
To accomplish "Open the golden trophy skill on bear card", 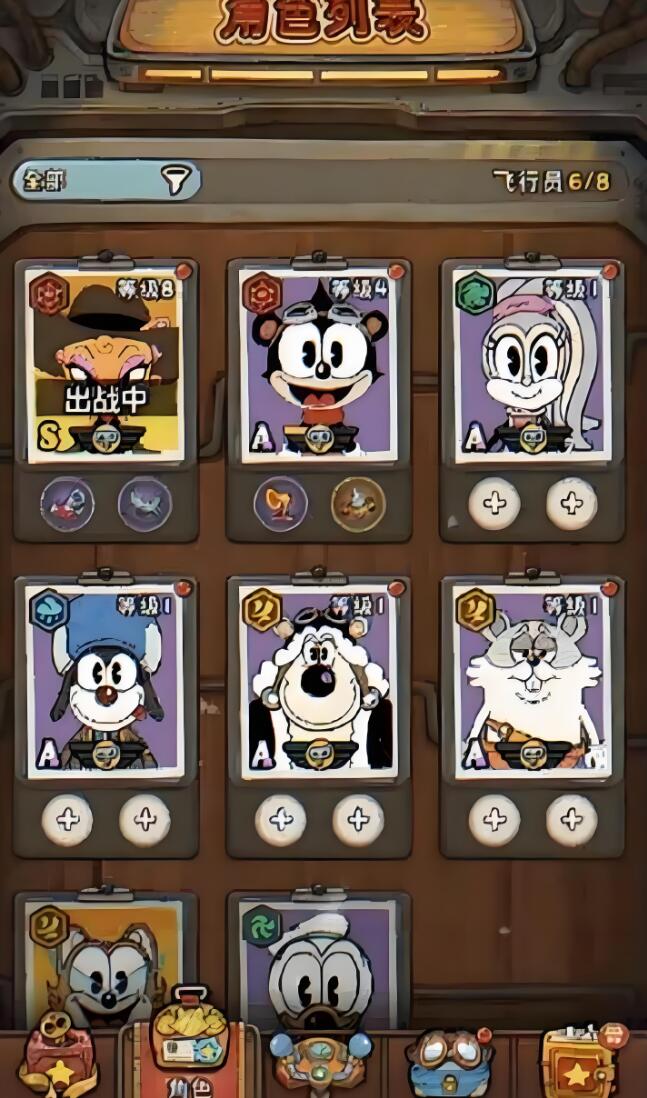I will point(281,504).
